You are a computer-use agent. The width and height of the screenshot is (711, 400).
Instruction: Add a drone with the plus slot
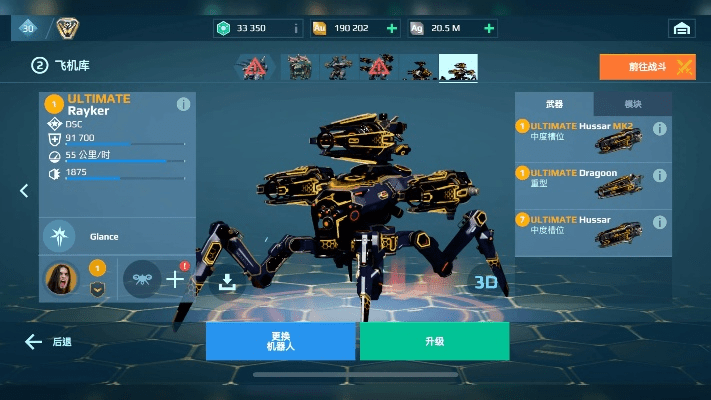[175, 279]
